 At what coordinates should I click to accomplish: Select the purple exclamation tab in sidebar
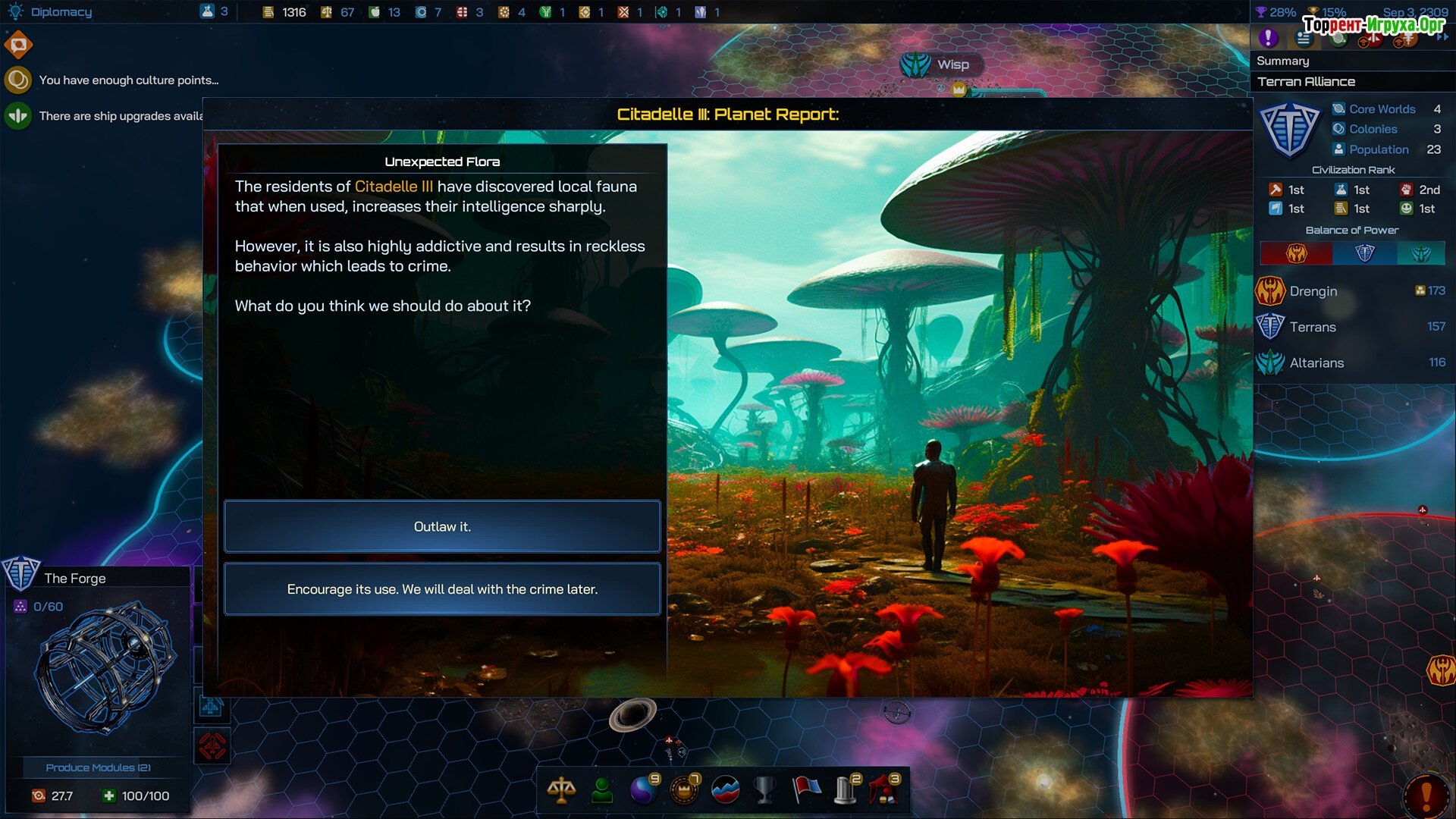[x=1268, y=37]
